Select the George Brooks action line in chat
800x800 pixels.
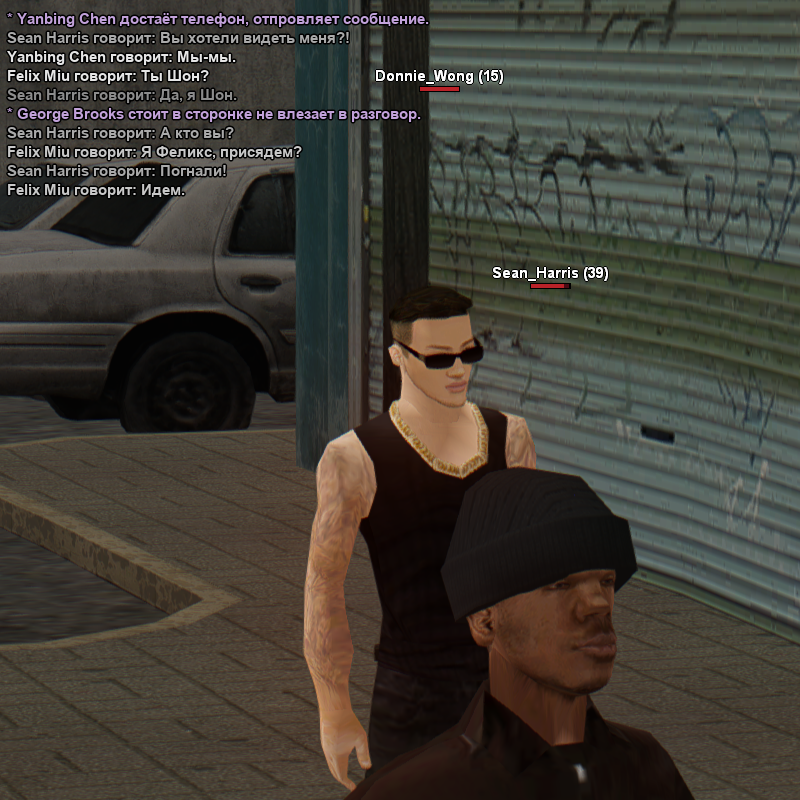pyautogui.click(x=213, y=114)
